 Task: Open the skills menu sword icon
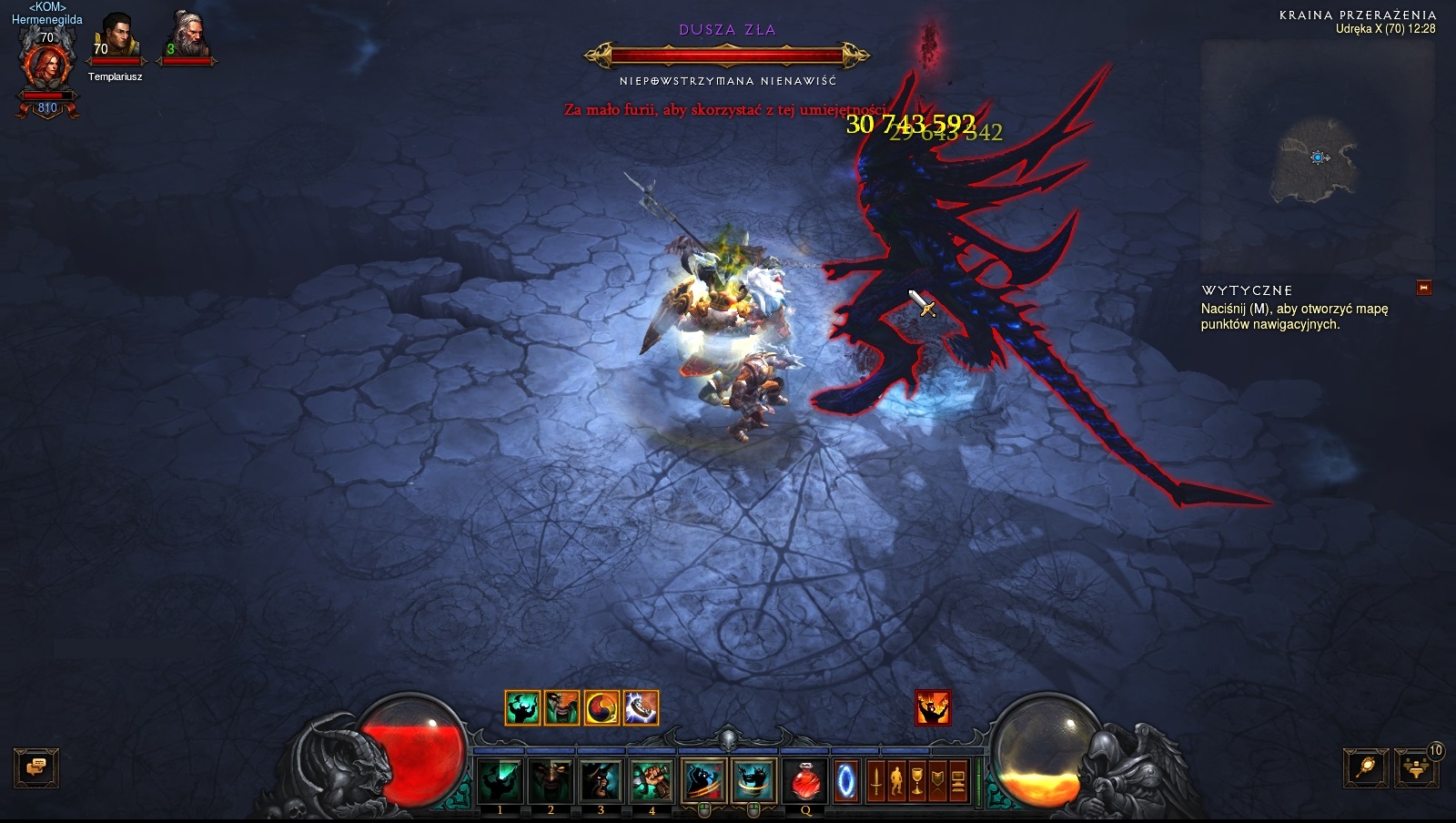pos(876,781)
